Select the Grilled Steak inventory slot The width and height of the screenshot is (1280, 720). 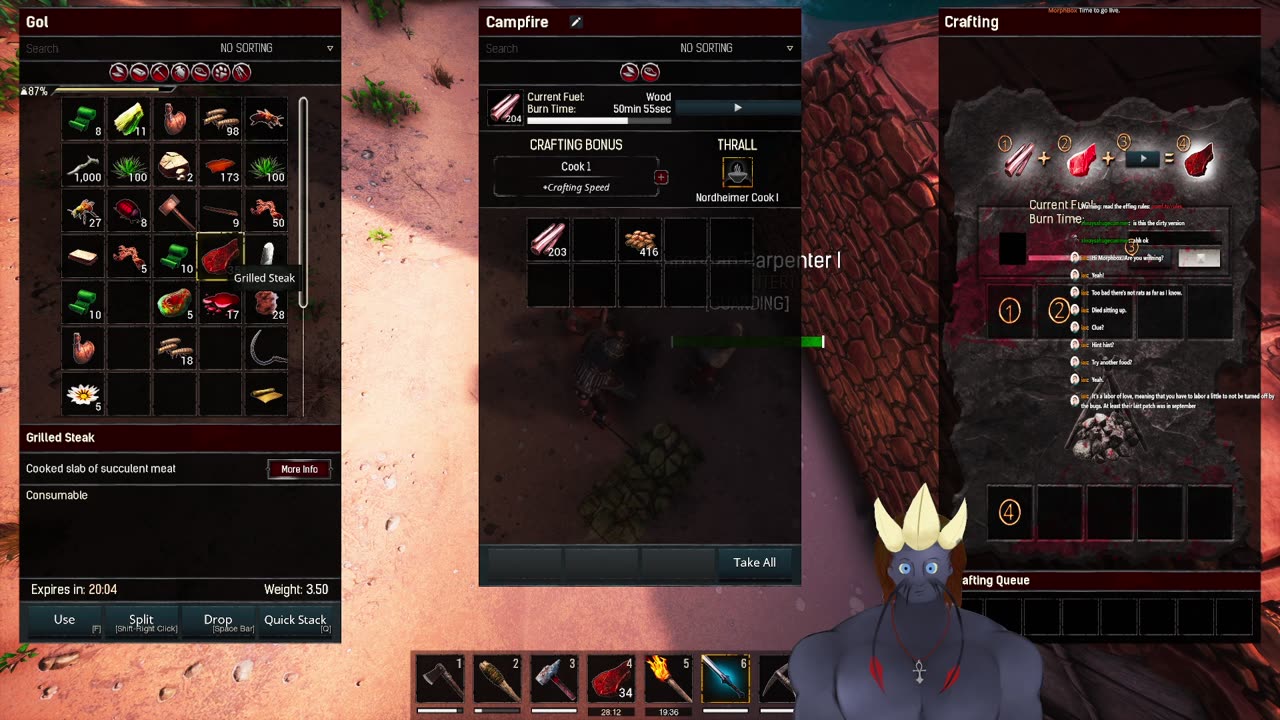[x=220, y=256]
